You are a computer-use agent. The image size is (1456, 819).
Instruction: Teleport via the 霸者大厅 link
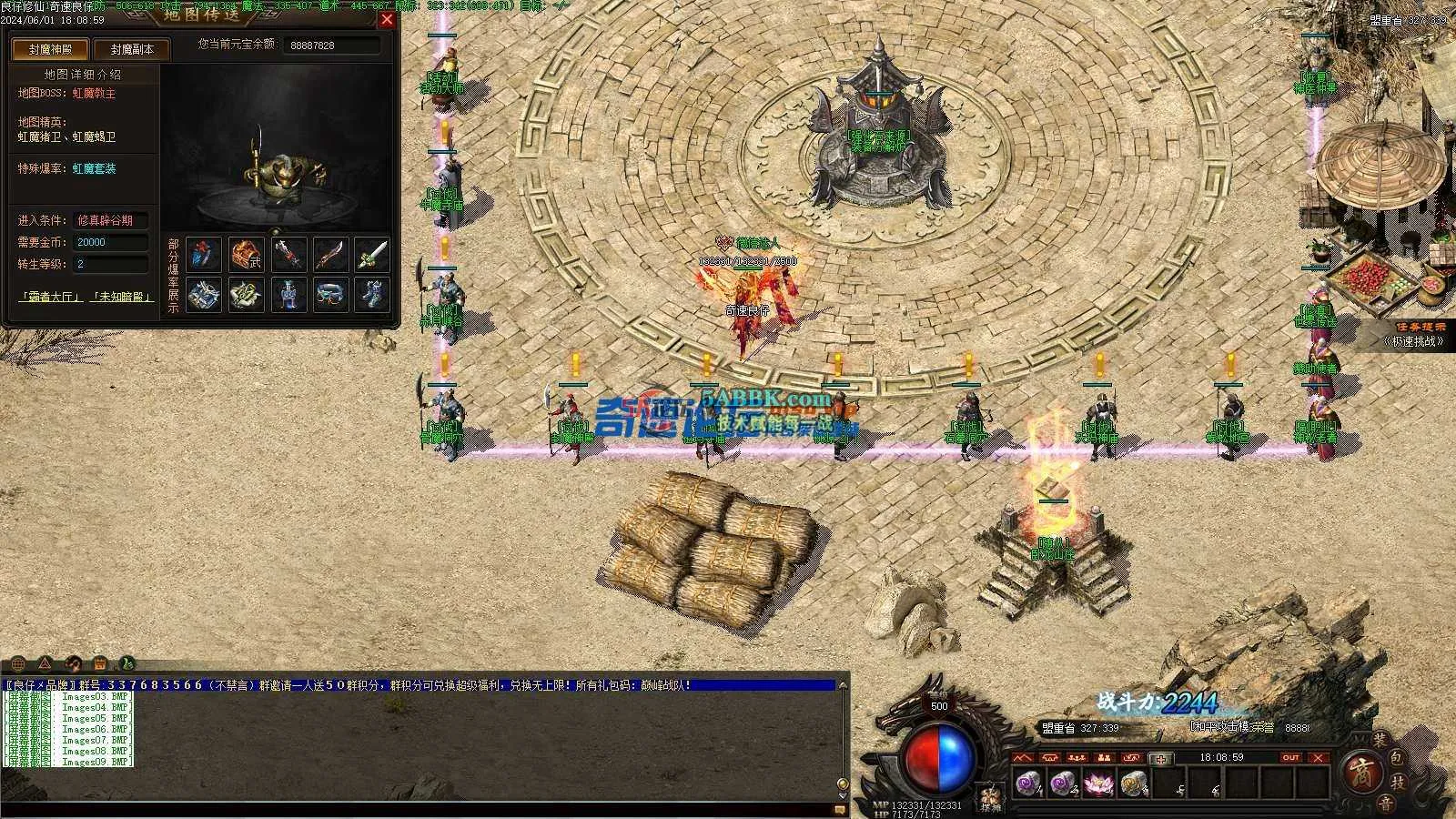click(x=51, y=297)
